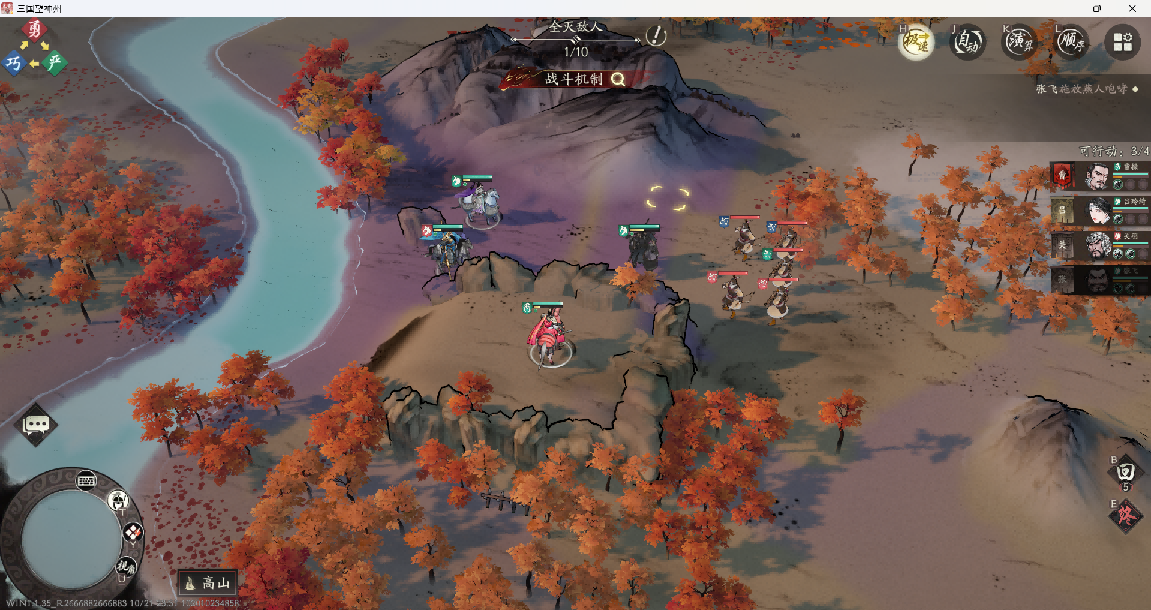Click the keyboard icon on the minimap ring
1151x610 pixels.
[x=86, y=479]
